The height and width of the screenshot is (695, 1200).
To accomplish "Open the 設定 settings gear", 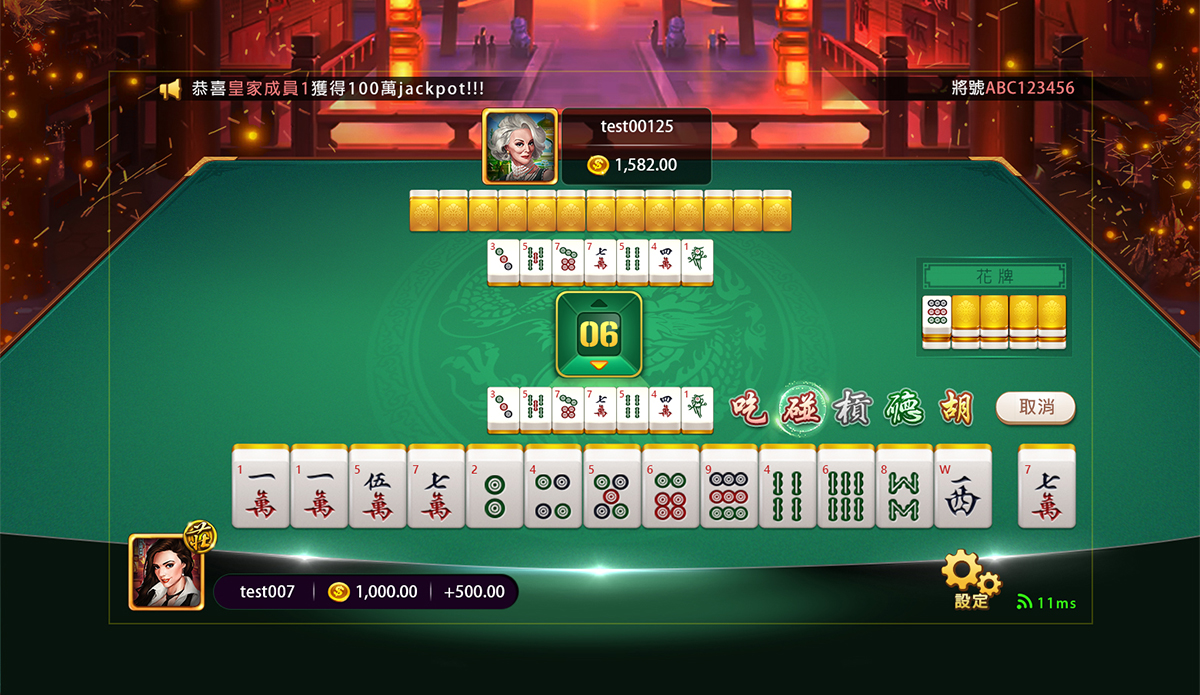I will click(970, 580).
